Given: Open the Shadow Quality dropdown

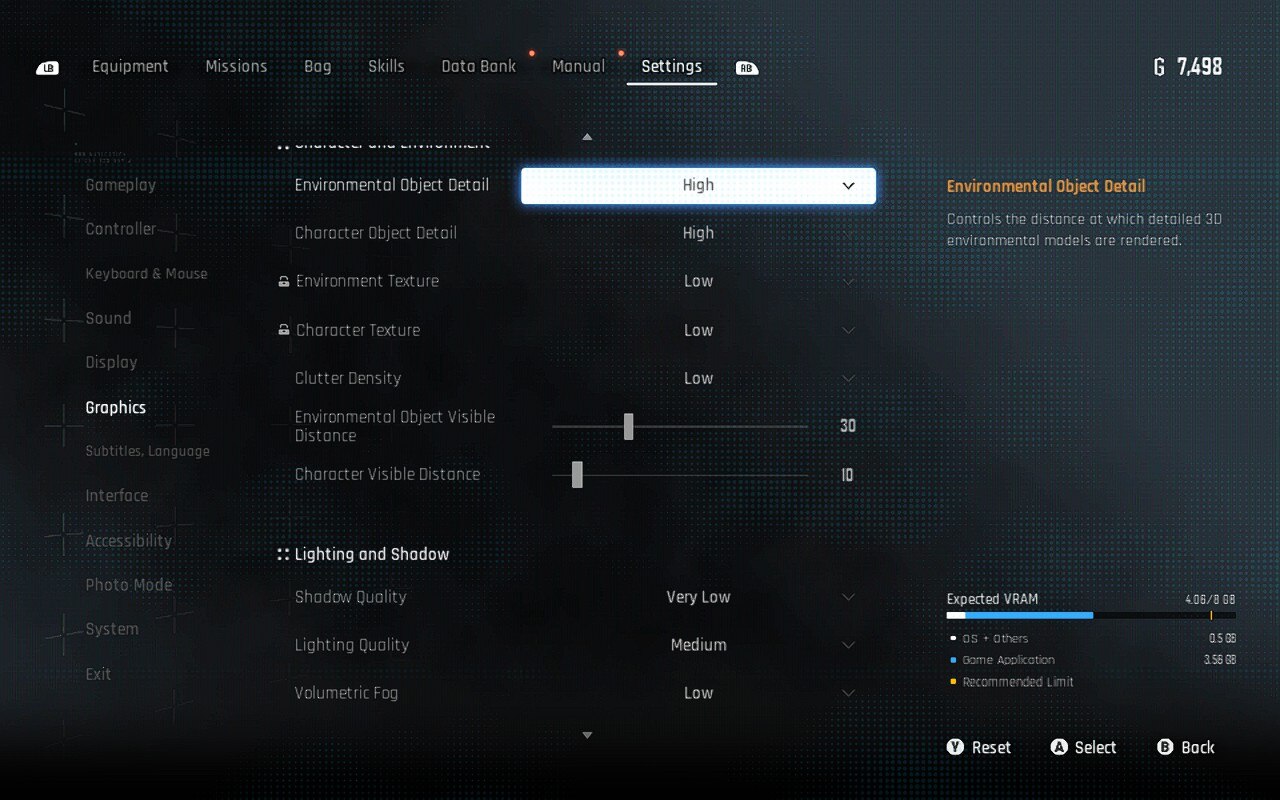Looking at the screenshot, I should 698,597.
